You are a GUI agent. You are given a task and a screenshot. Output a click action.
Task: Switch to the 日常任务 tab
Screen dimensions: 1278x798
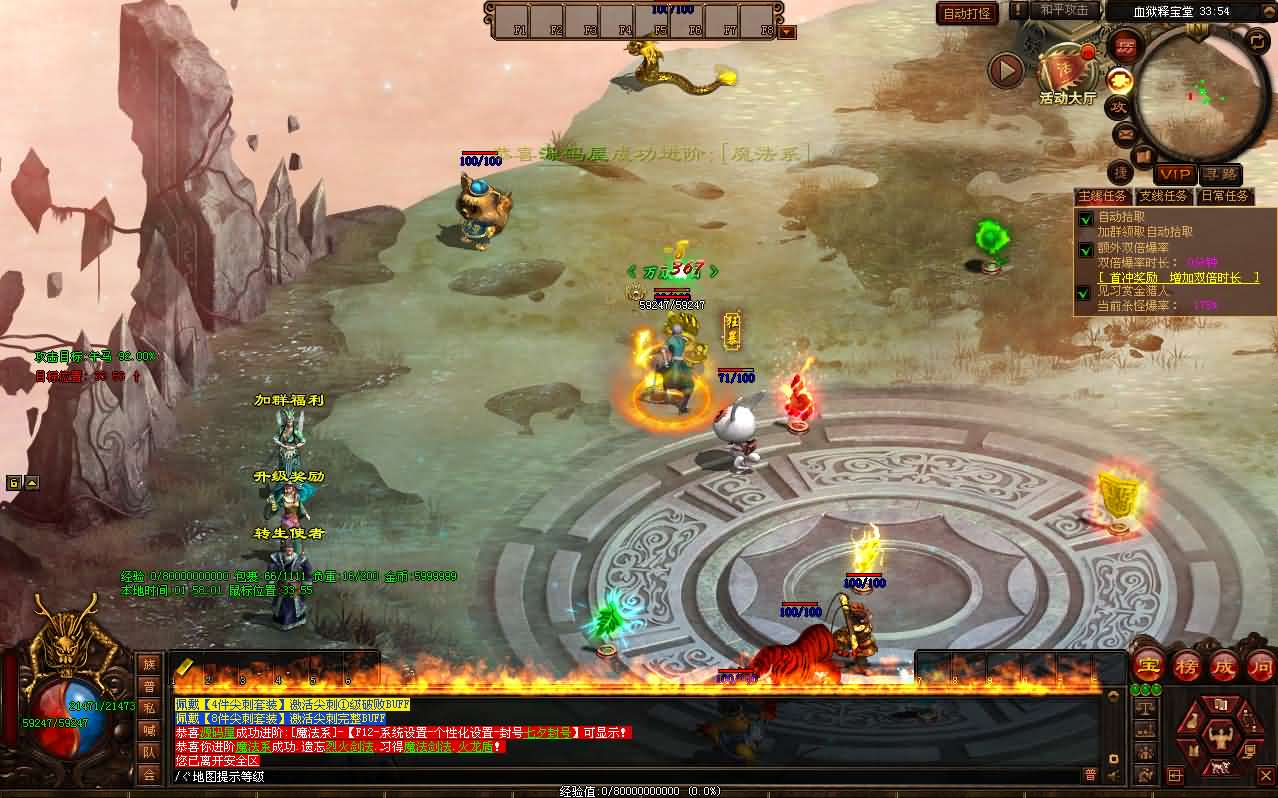(x=1225, y=196)
